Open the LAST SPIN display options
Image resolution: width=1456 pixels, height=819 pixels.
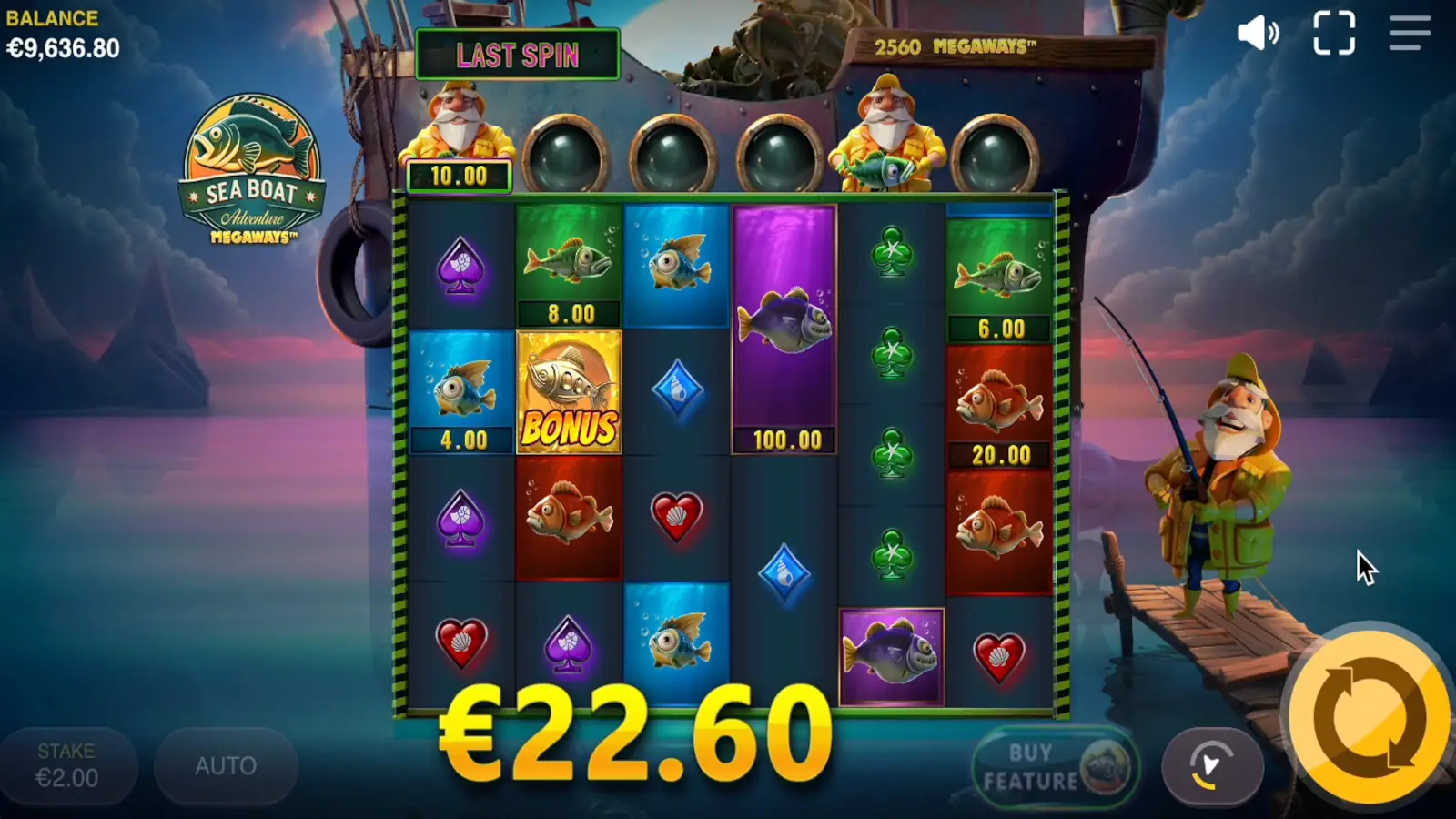point(517,54)
